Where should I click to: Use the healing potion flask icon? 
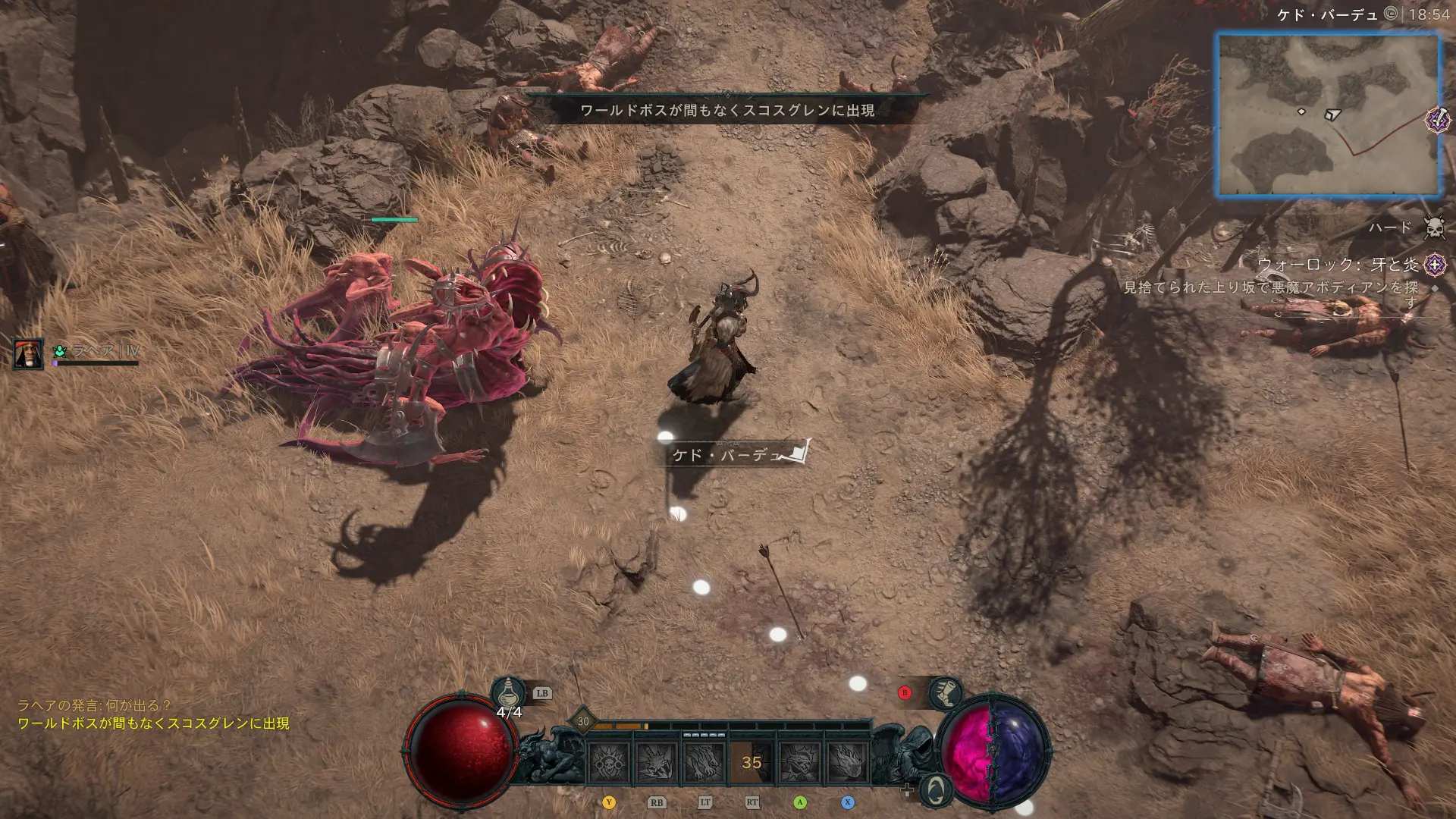tap(508, 693)
